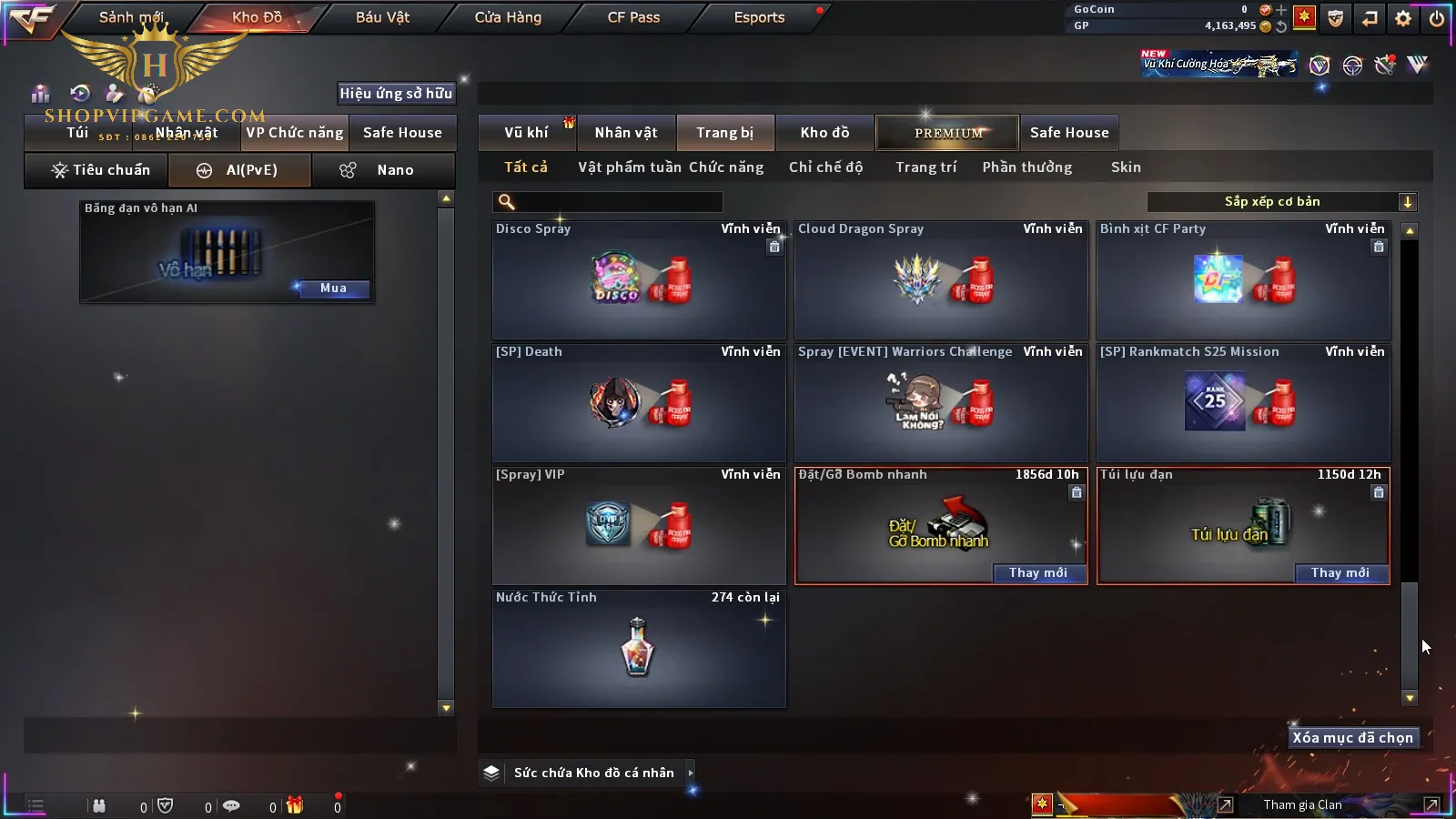Open the Báu Vật menu

tap(382, 17)
